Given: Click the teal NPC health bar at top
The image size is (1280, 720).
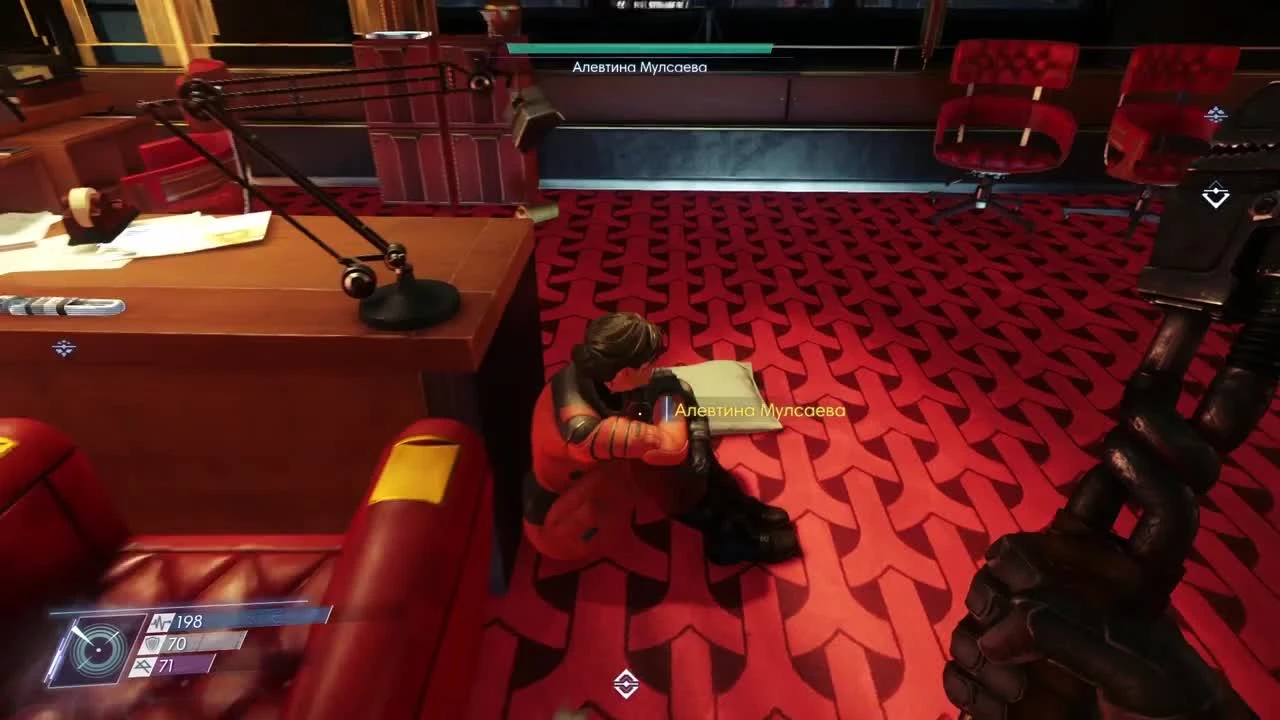Looking at the screenshot, I should [640, 48].
